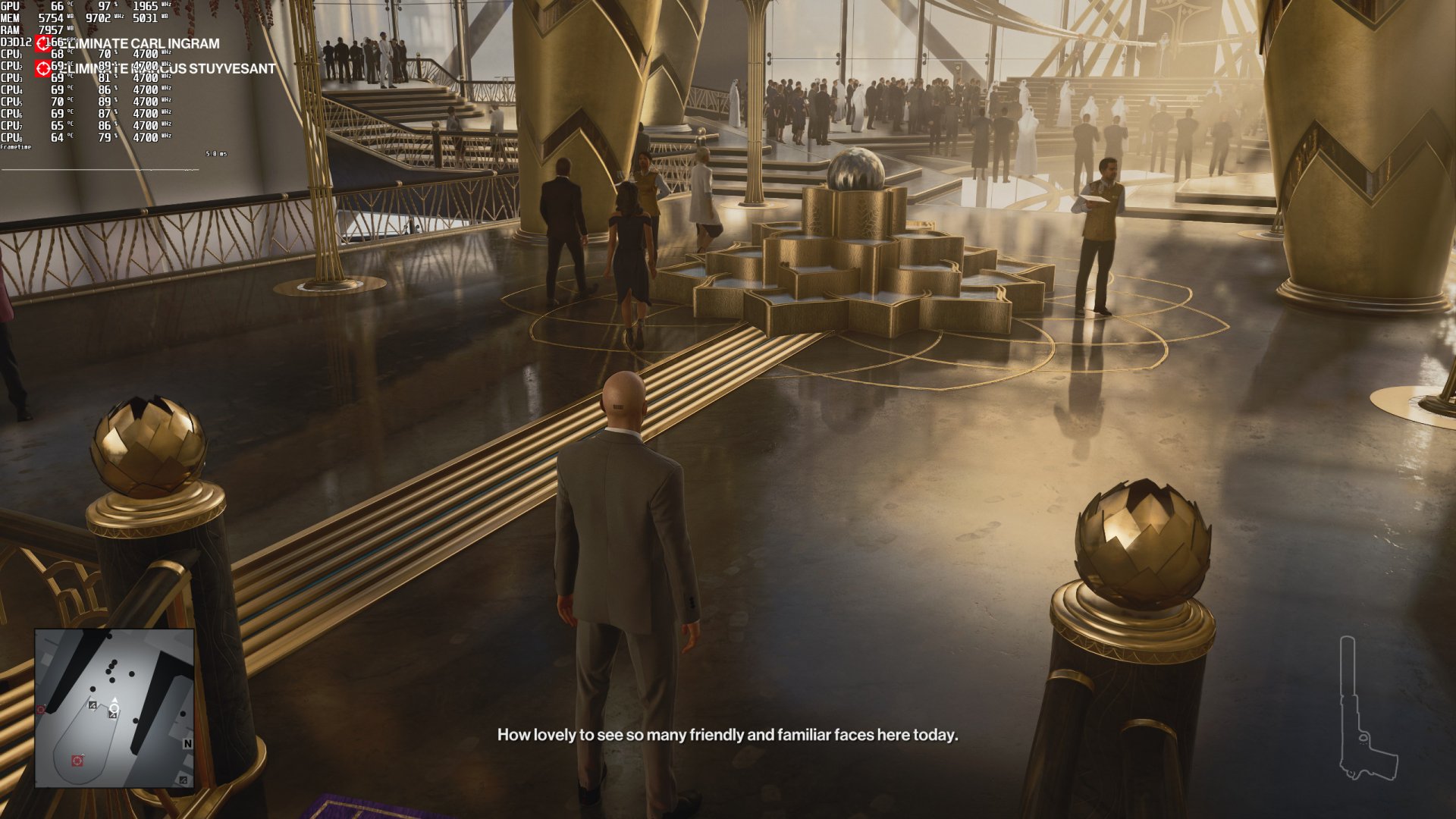The image size is (1456, 819).
Task: Select the ELIMINATE CARL INGRAM objective text
Action: pos(140,44)
